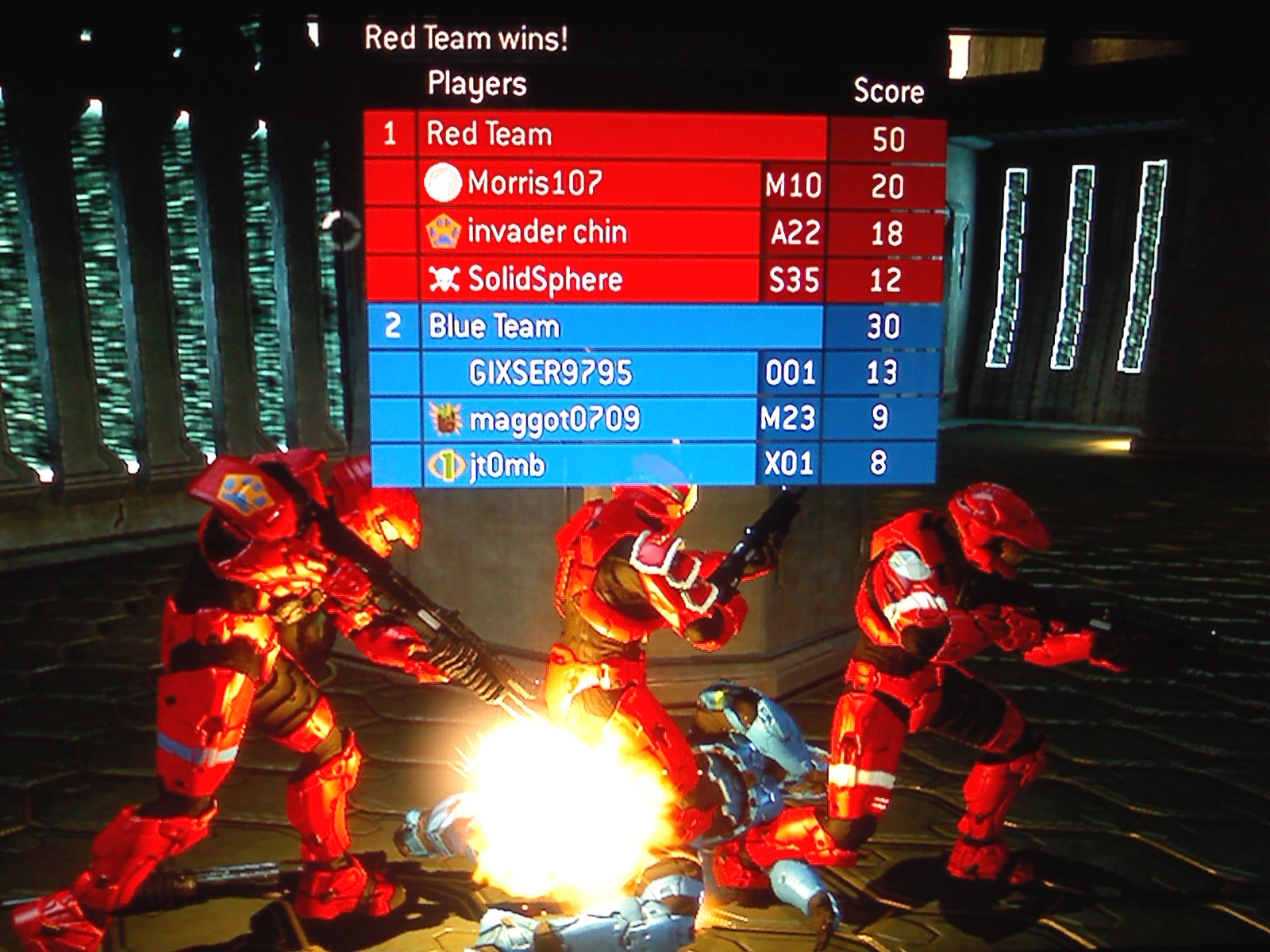This screenshot has width=1270, height=952.
Task: Select the Red Team header row
Action: (619, 135)
